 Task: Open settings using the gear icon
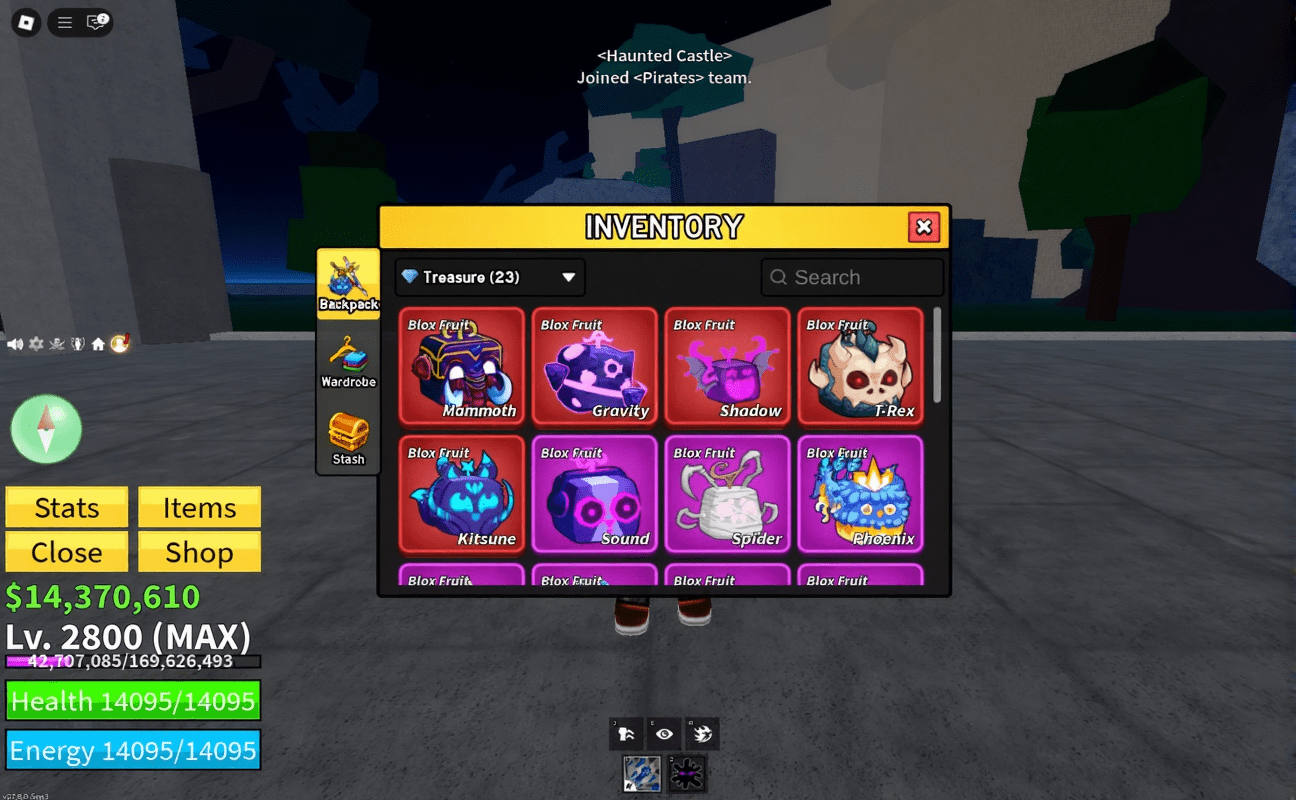[35, 343]
